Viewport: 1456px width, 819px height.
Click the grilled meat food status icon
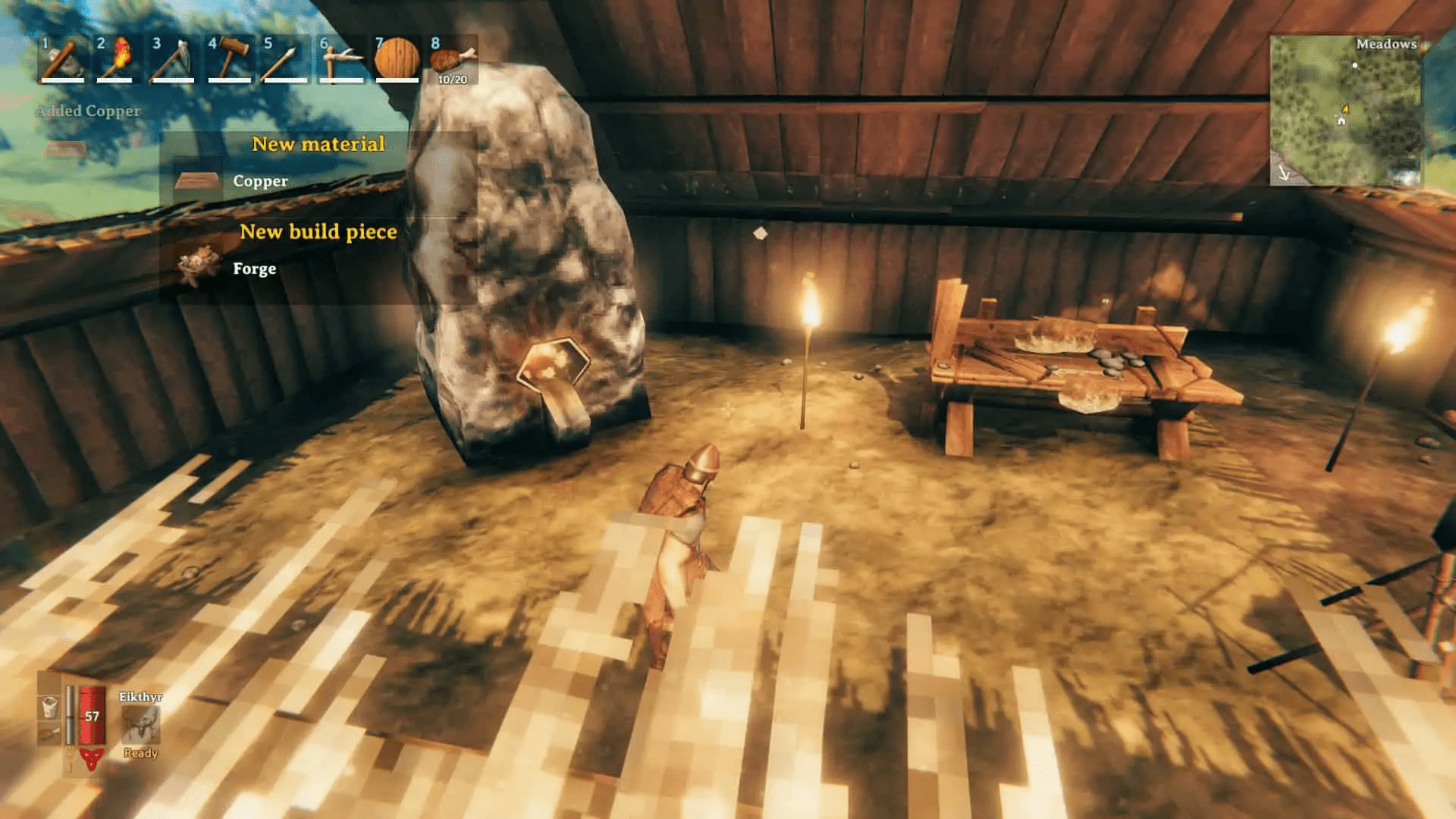point(49,731)
